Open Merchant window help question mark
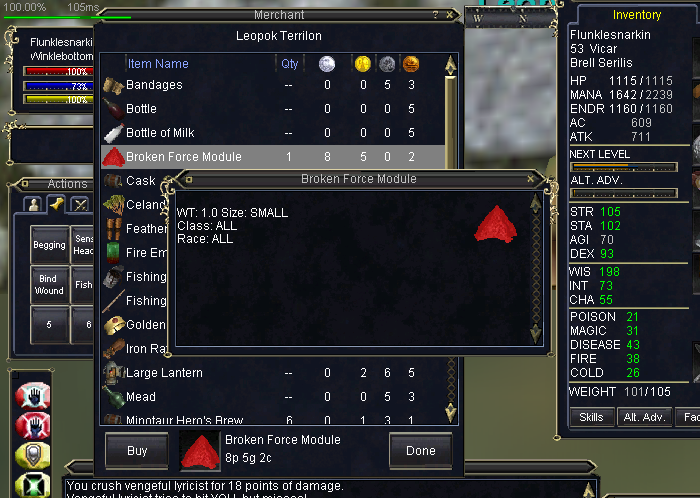Viewport: 700px width, 498px height. [435, 15]
